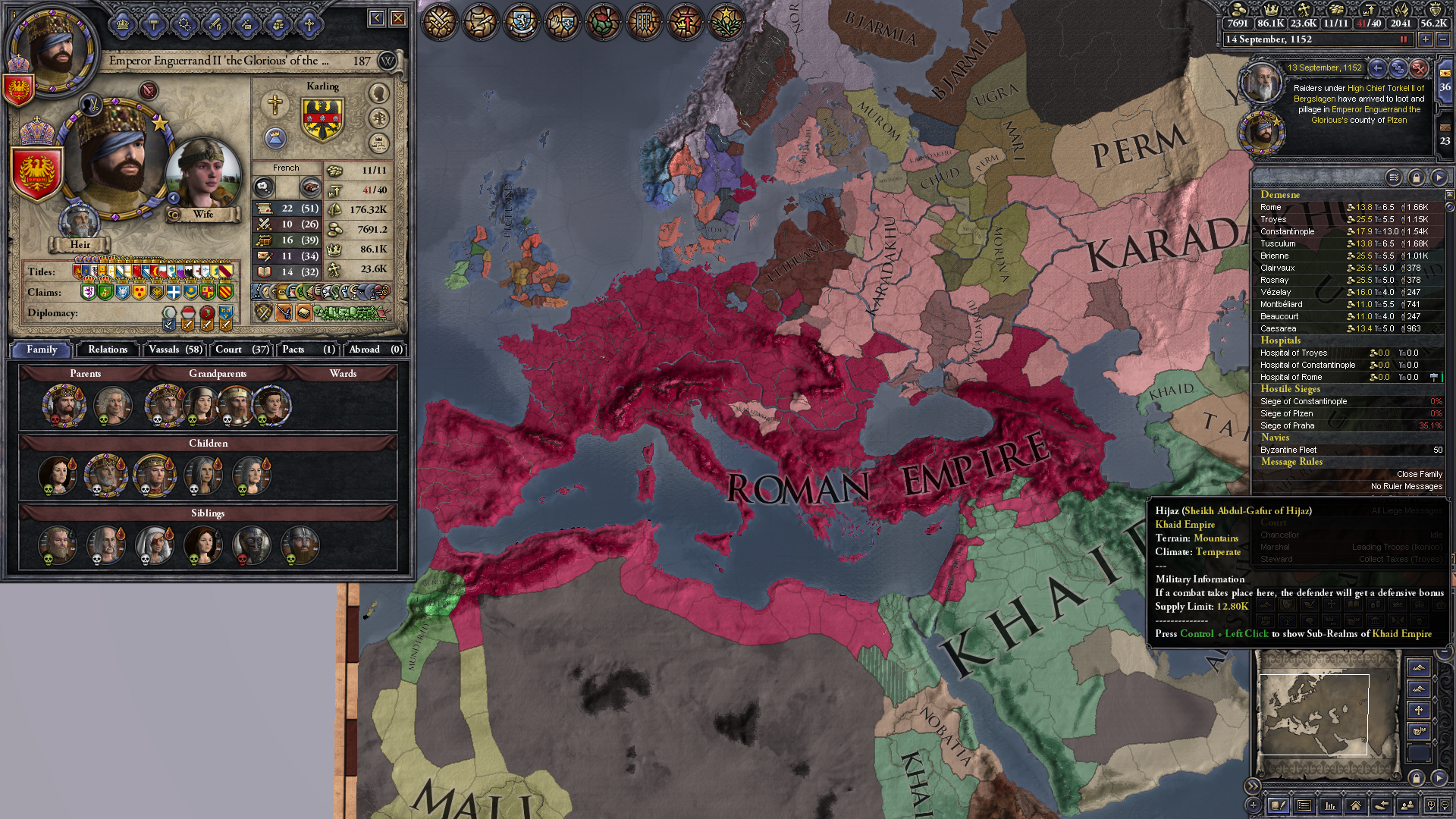
Task: Switch to terrain map mode (mountains icon)
Action: click(1419, 667)
